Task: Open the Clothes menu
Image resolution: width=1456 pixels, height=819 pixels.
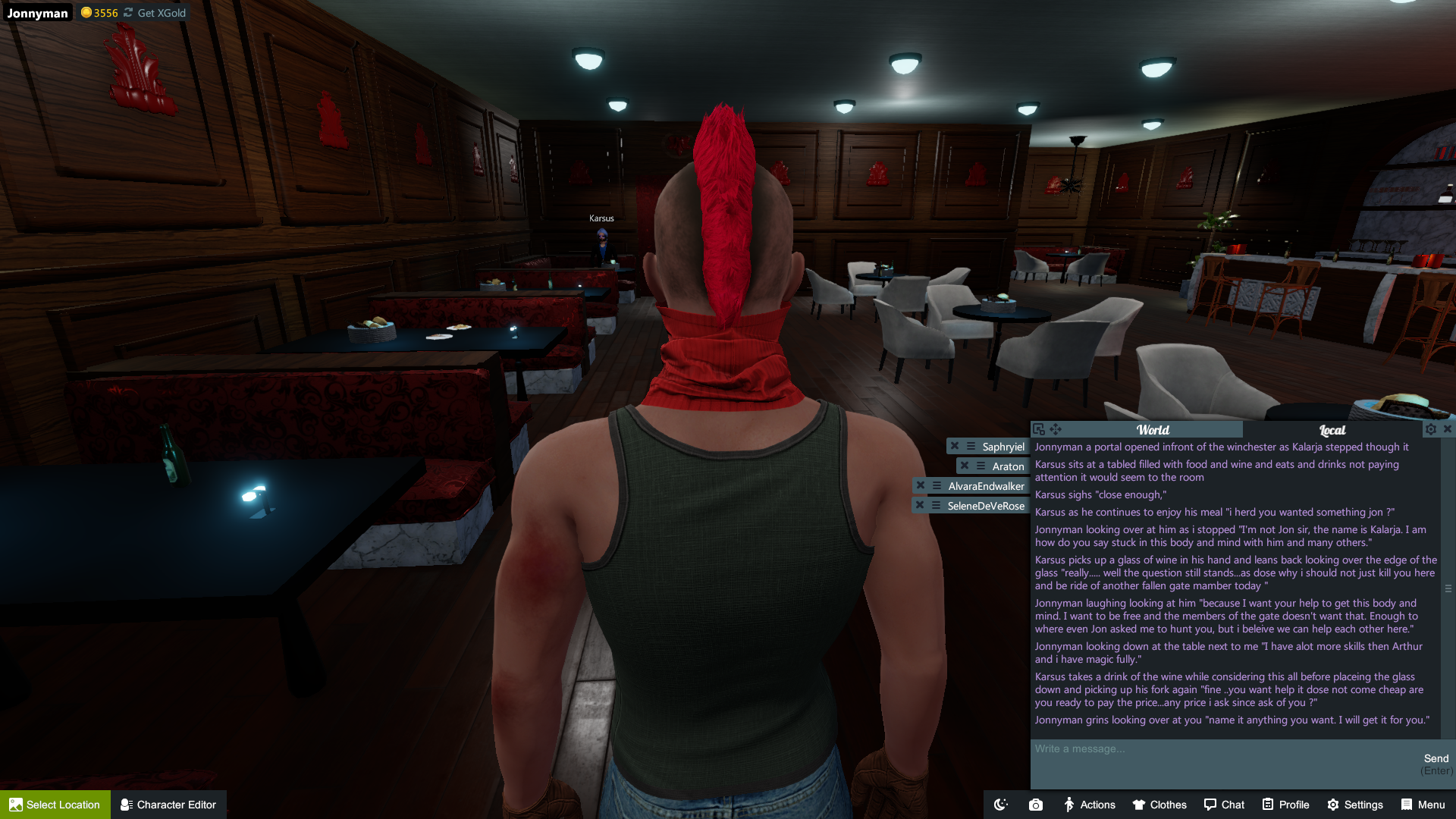Action: click(x=1159, y=805)
